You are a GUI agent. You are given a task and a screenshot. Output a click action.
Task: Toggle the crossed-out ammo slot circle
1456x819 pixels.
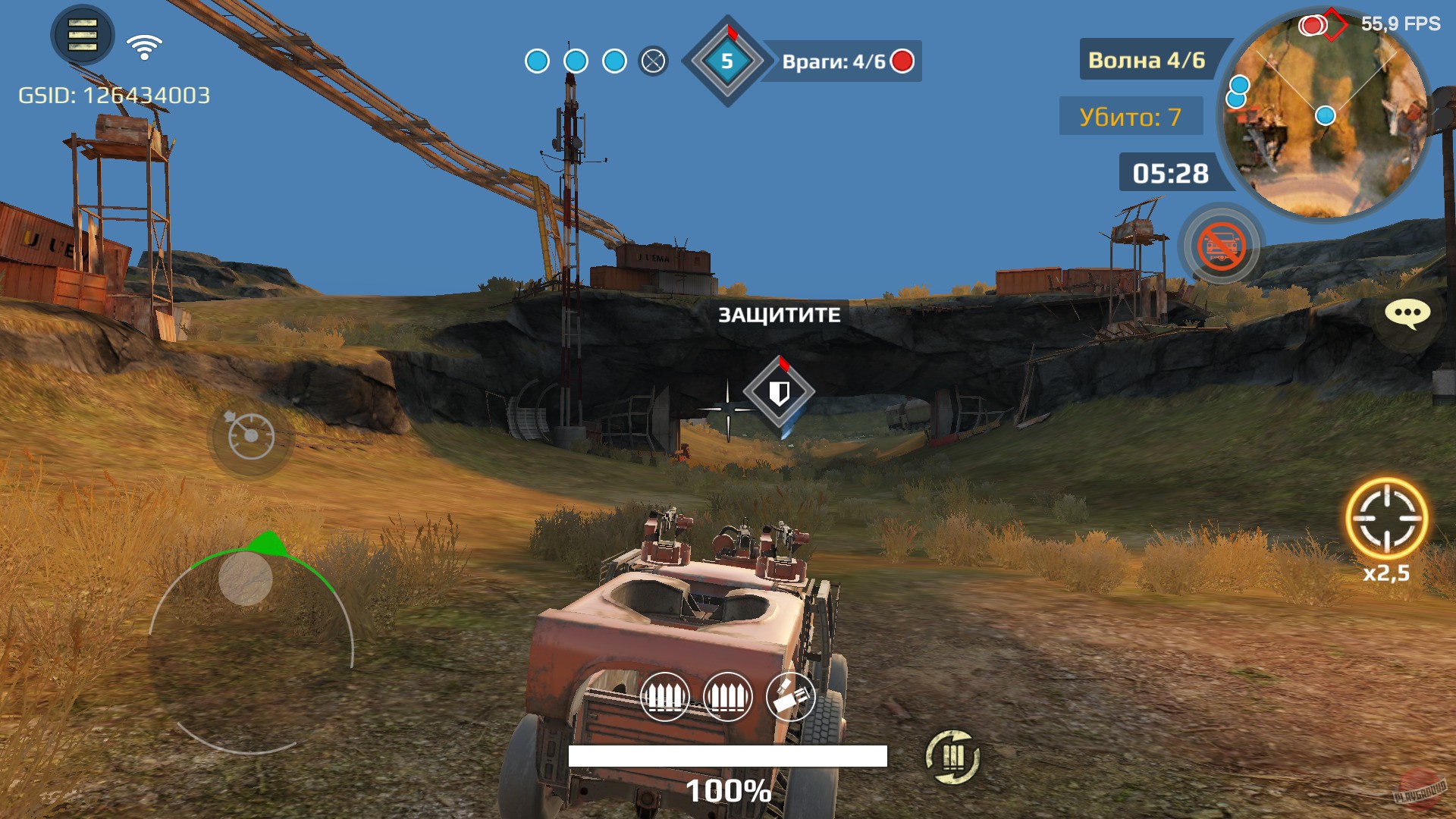(x=651, y=59)
